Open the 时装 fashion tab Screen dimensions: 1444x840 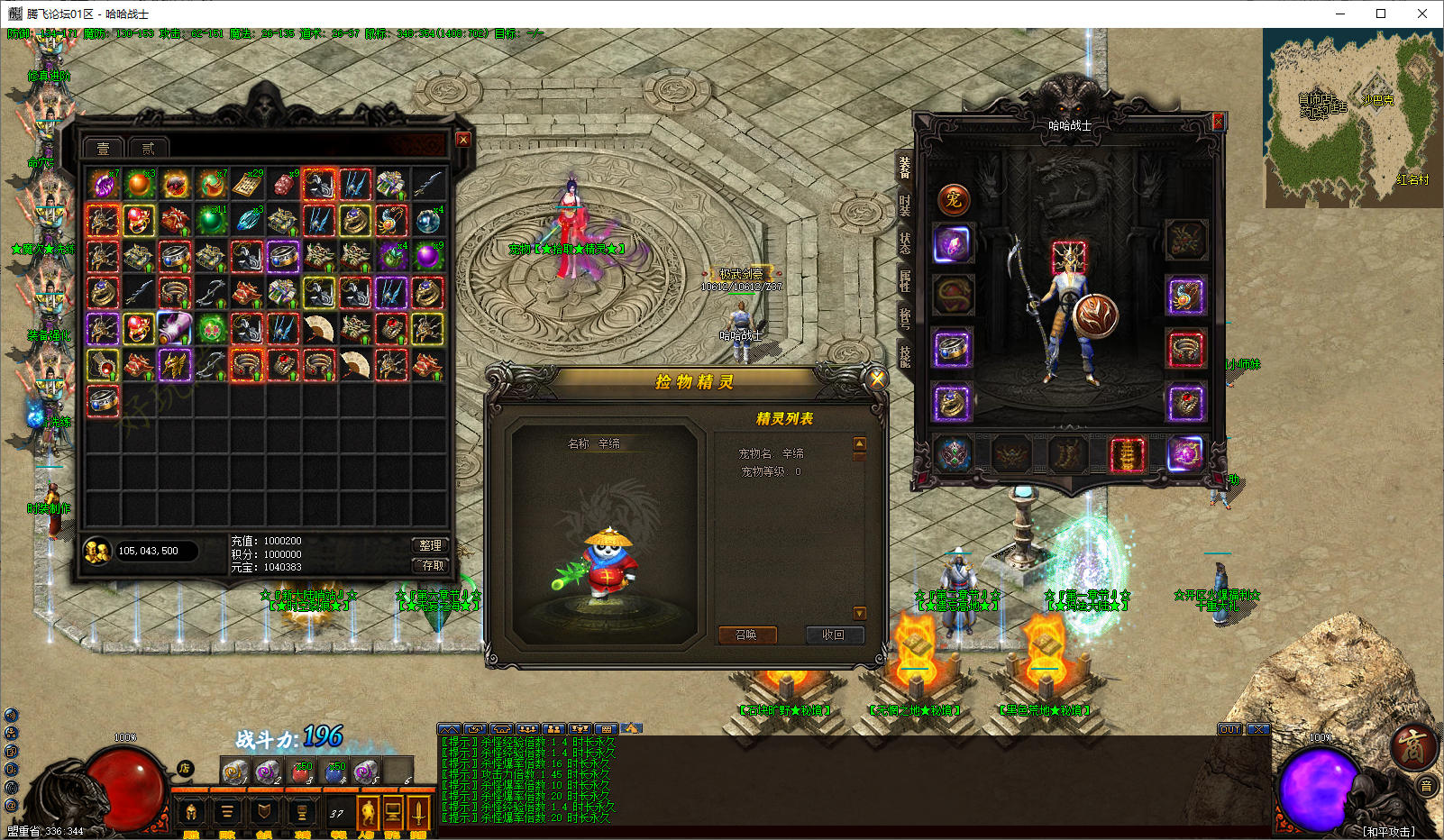click(x=904, y=205)
